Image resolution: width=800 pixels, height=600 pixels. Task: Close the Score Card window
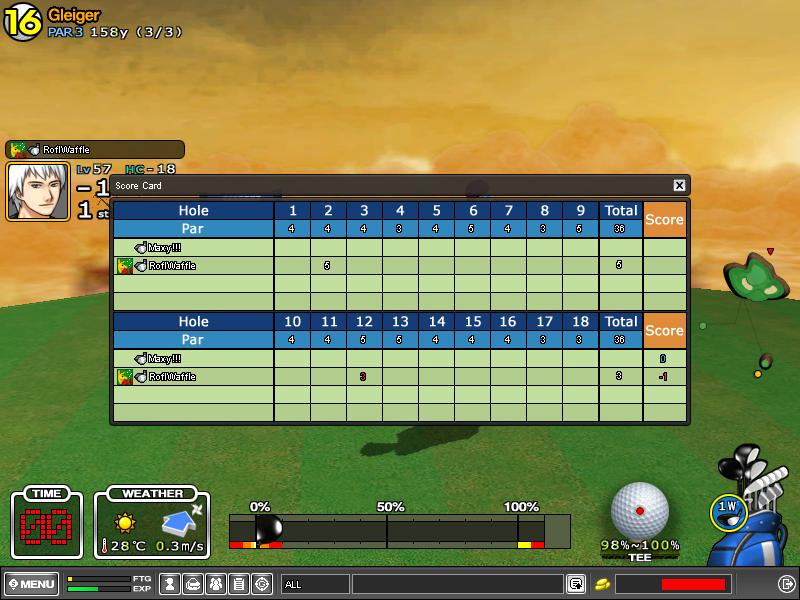(679, 185)
